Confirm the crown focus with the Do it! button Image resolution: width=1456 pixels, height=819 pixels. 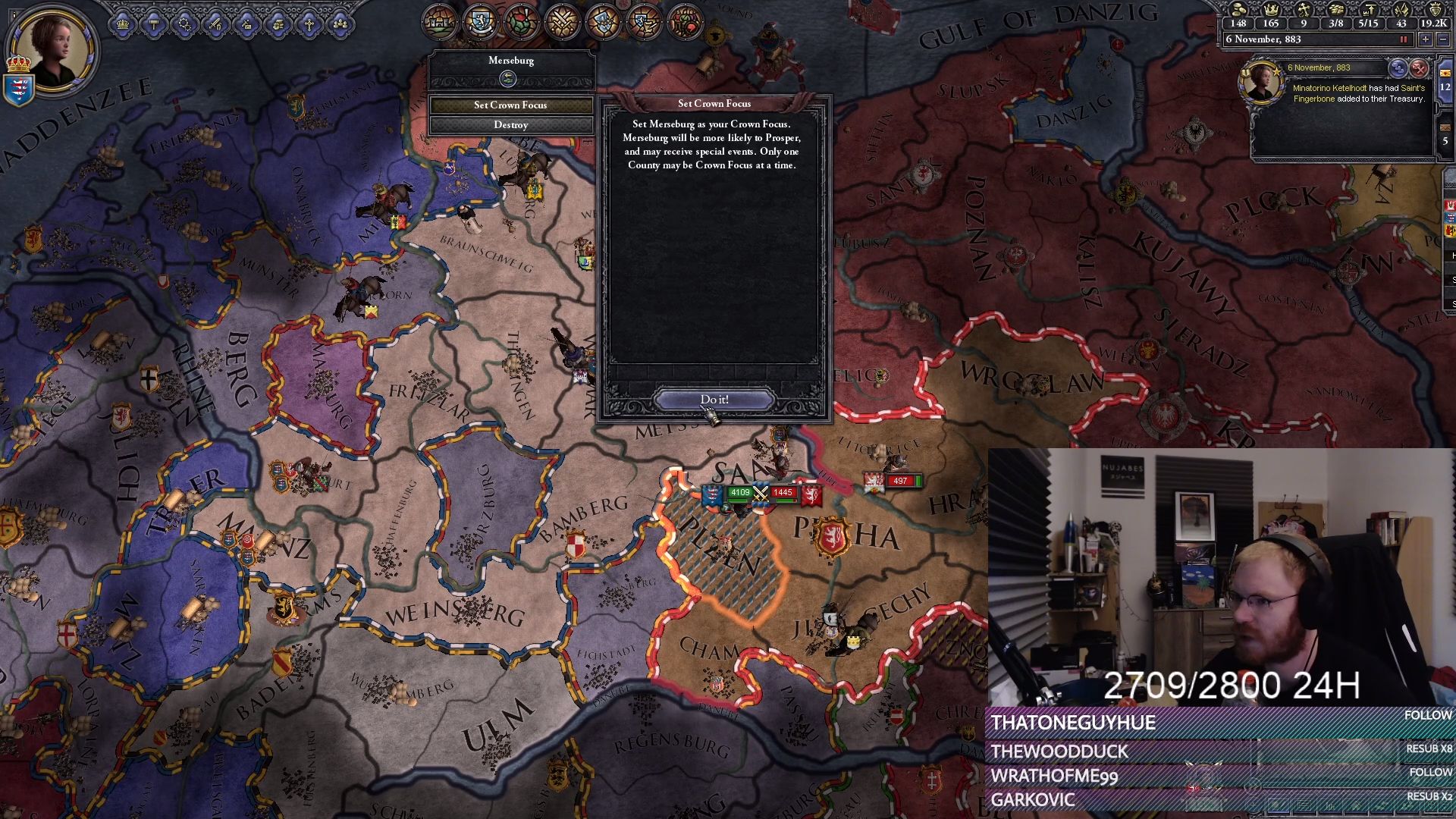click(x=714, y=399)
